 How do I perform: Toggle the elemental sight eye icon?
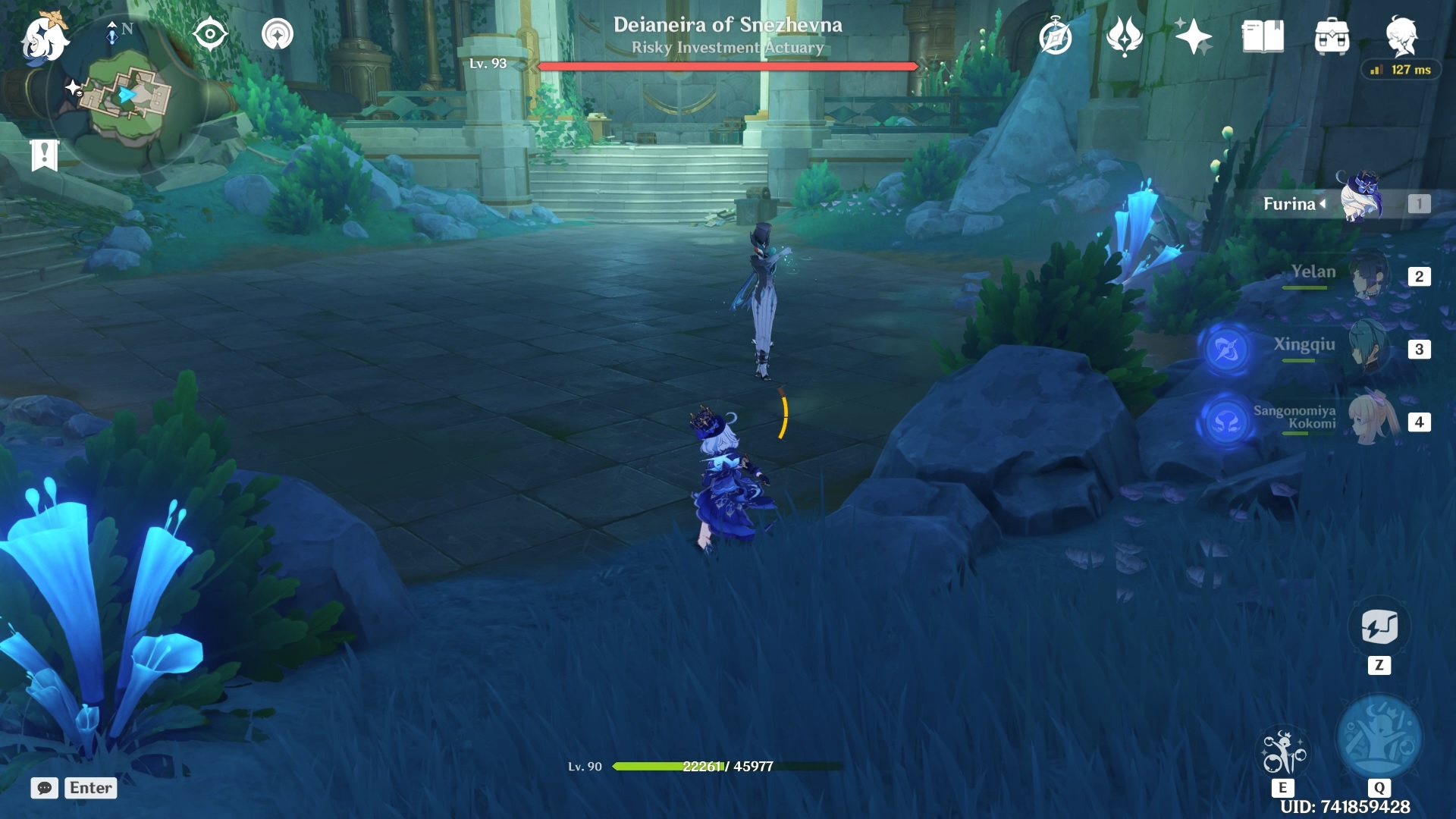(210, 35)
